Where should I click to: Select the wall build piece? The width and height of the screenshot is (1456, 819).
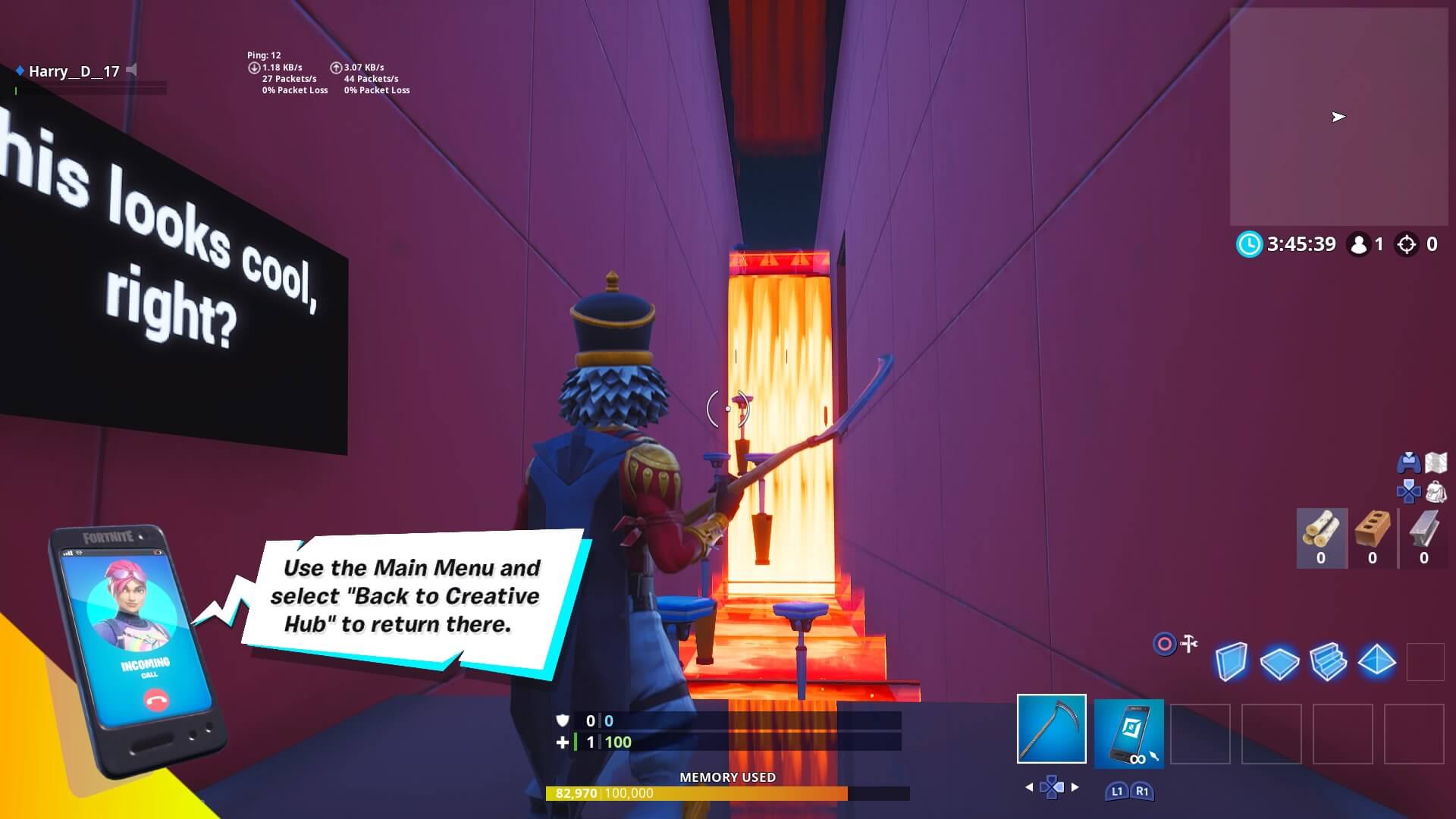click(x=1232, y=661)
